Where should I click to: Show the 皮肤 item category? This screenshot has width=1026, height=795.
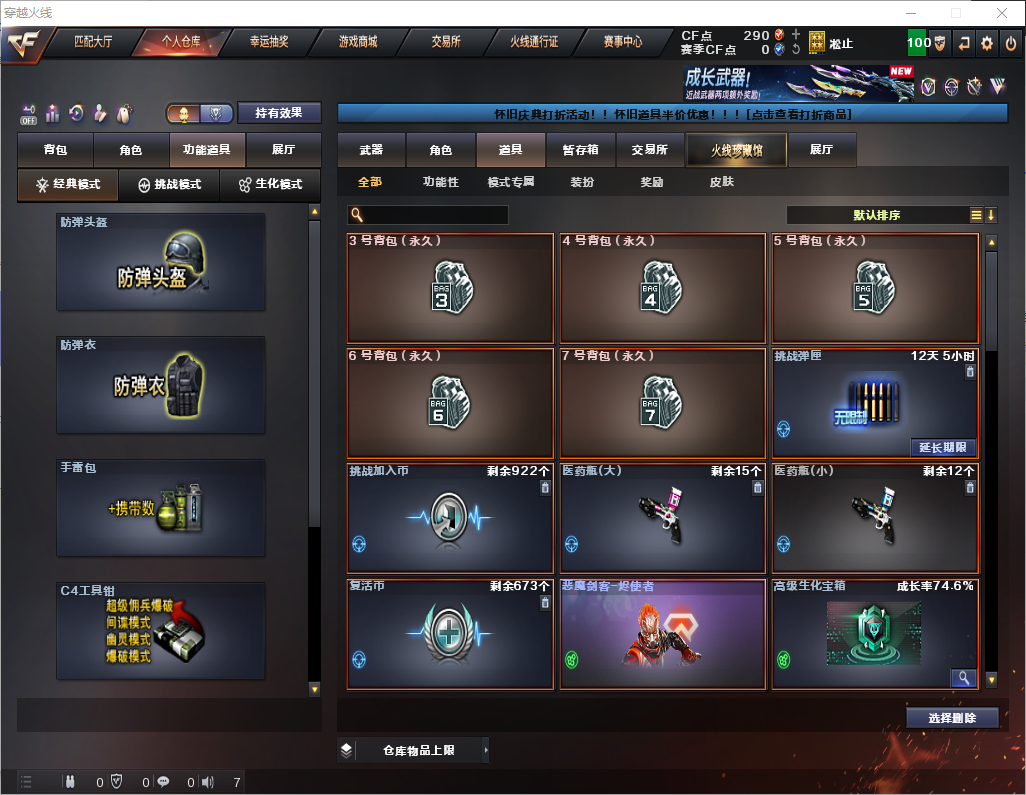pos(721,182)
